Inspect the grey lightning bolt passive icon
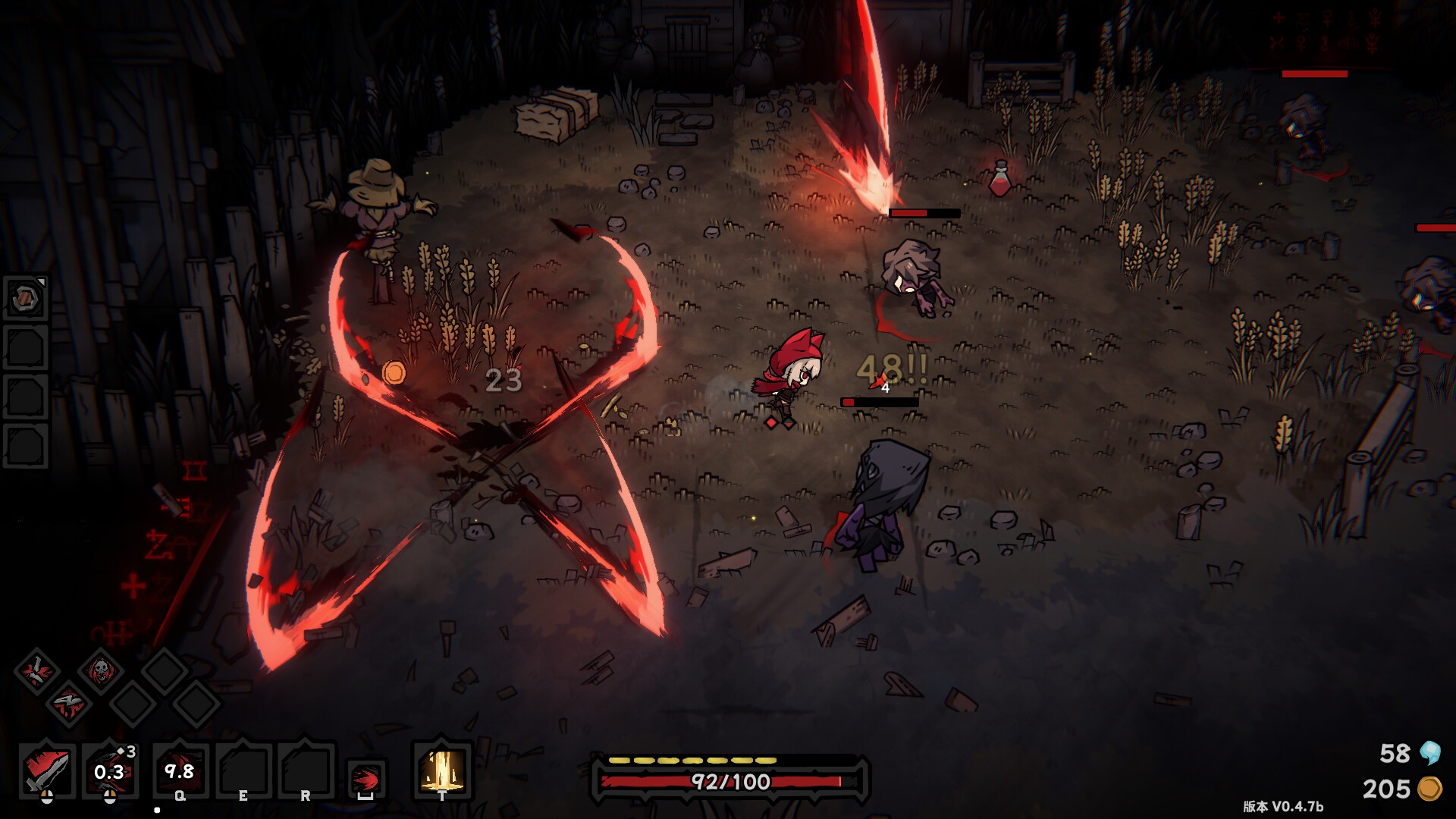The image size is (1456, 819). click(68, 703)
